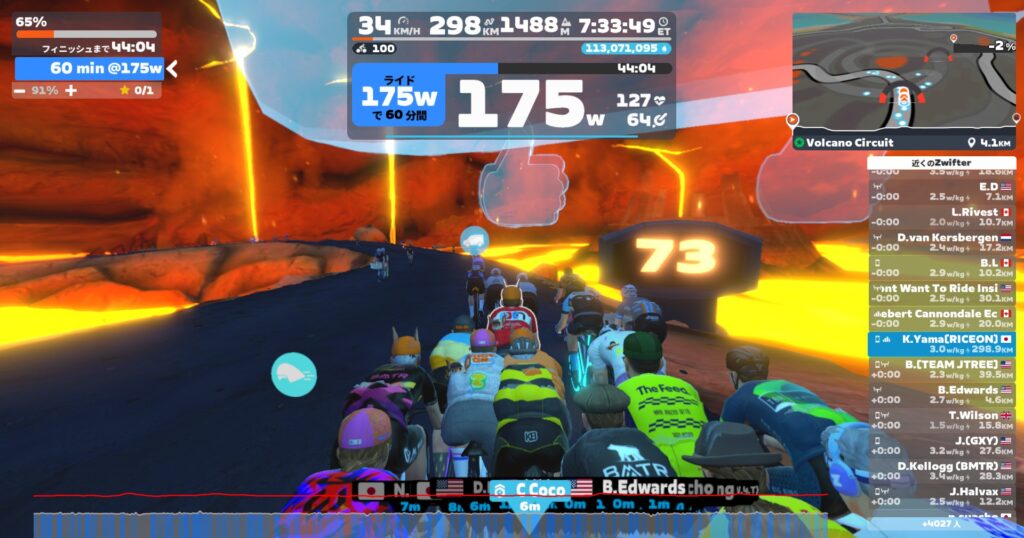The height and width of the screenshot is (538, 1024).
Task: Select B.Edwards in the nearby riders list
Action: click(941, 395)
